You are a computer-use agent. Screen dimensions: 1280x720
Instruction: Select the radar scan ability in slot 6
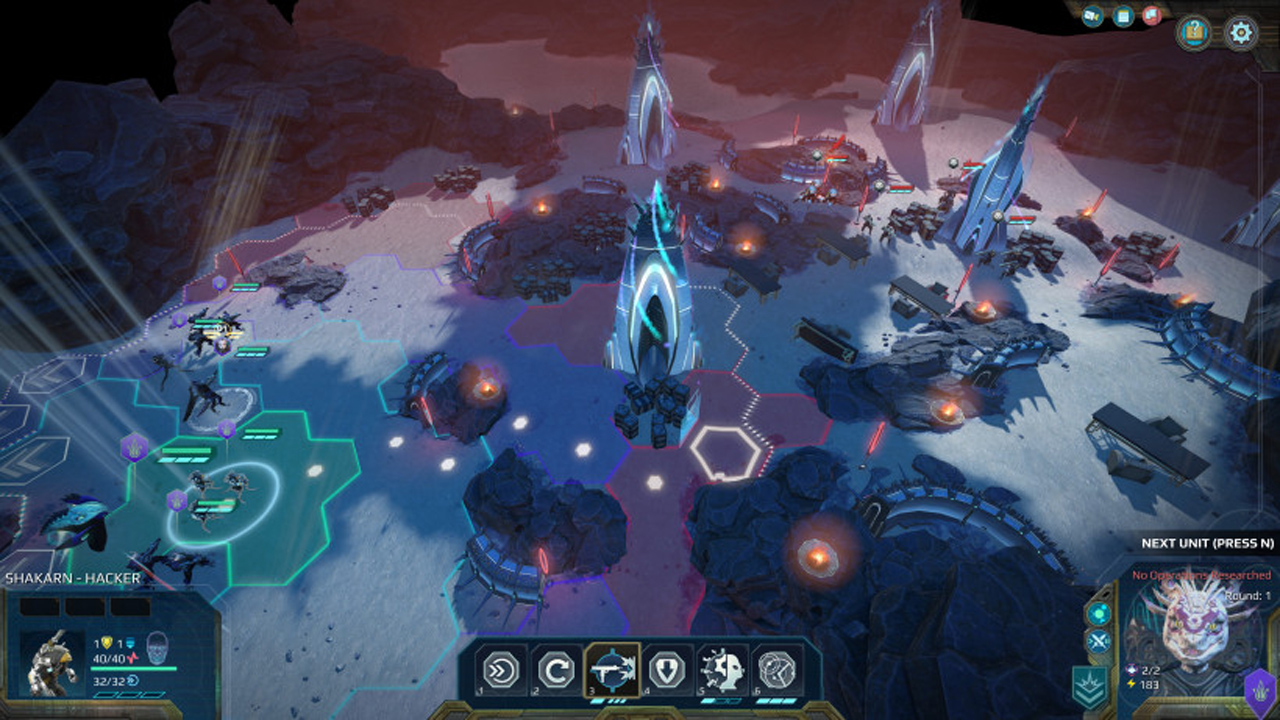tap(776, 669)
